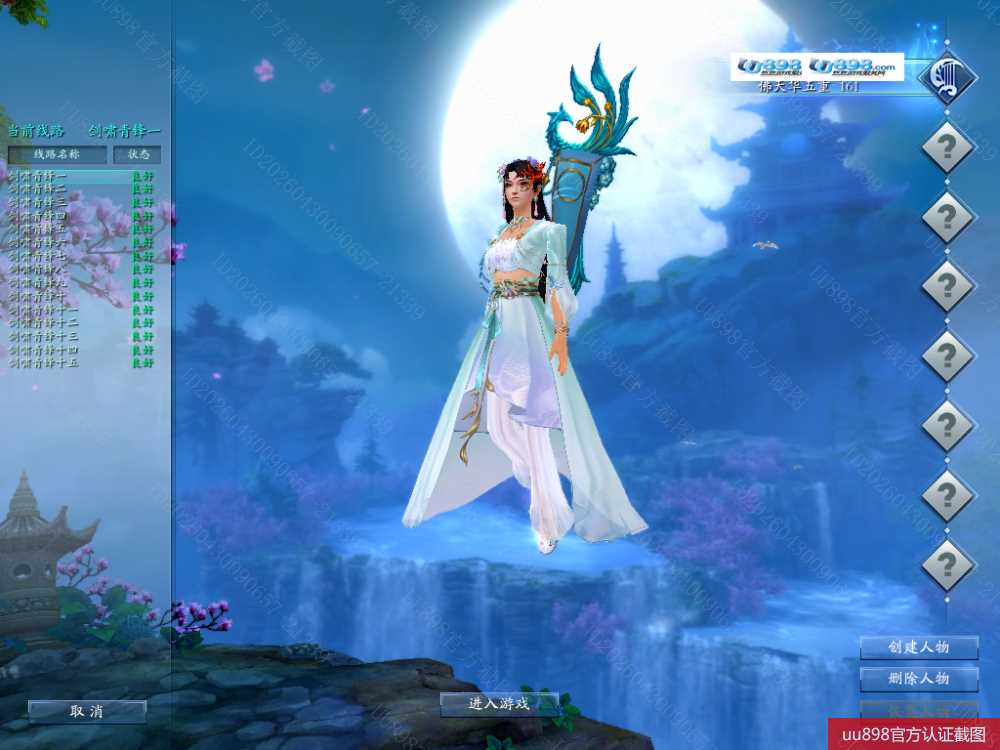Click the 线路名称 column header
Viewport: 1000px width, 750px height.
tap(57, 155)
